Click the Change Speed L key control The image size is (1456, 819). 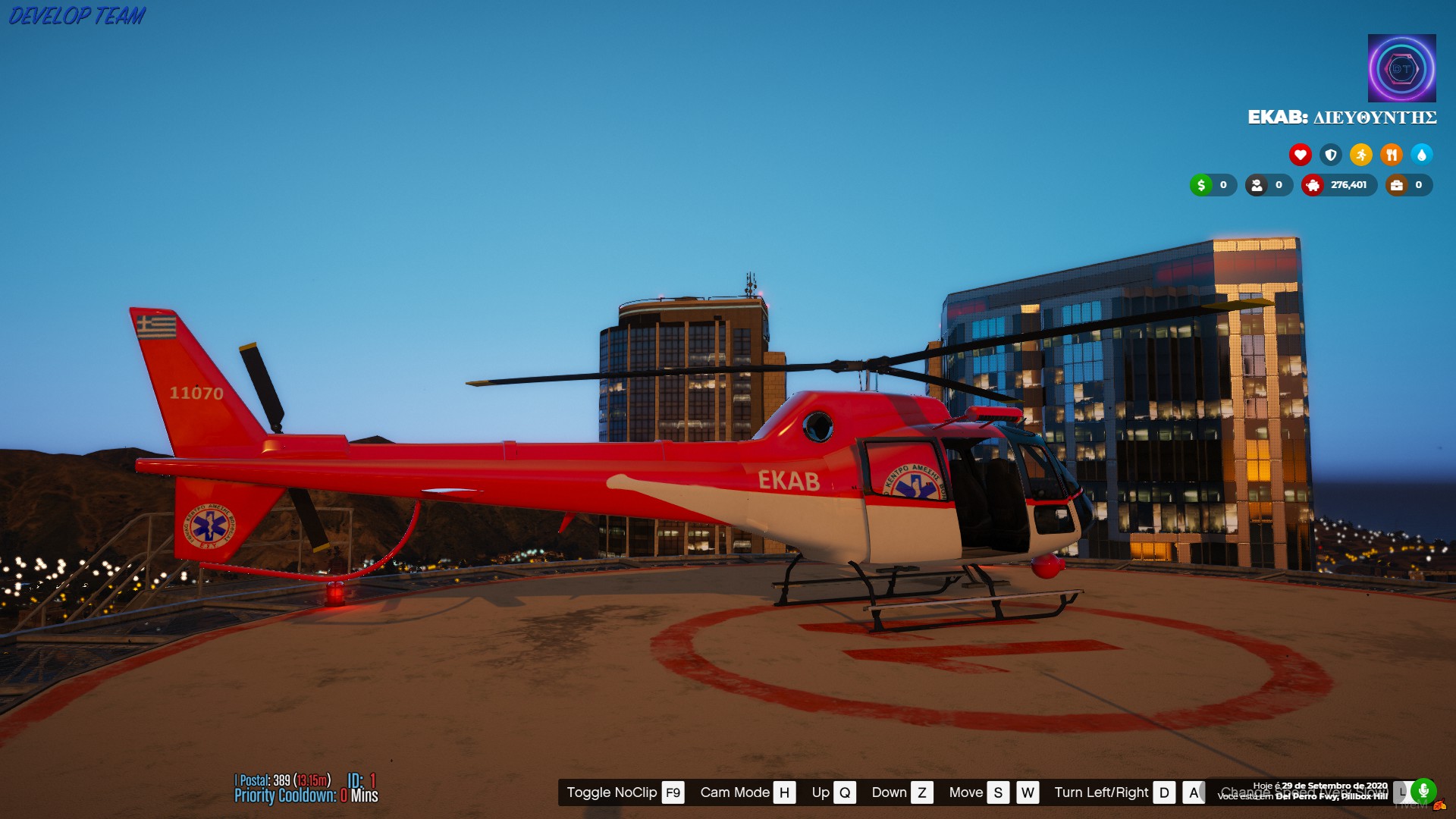coord(1402,792)
